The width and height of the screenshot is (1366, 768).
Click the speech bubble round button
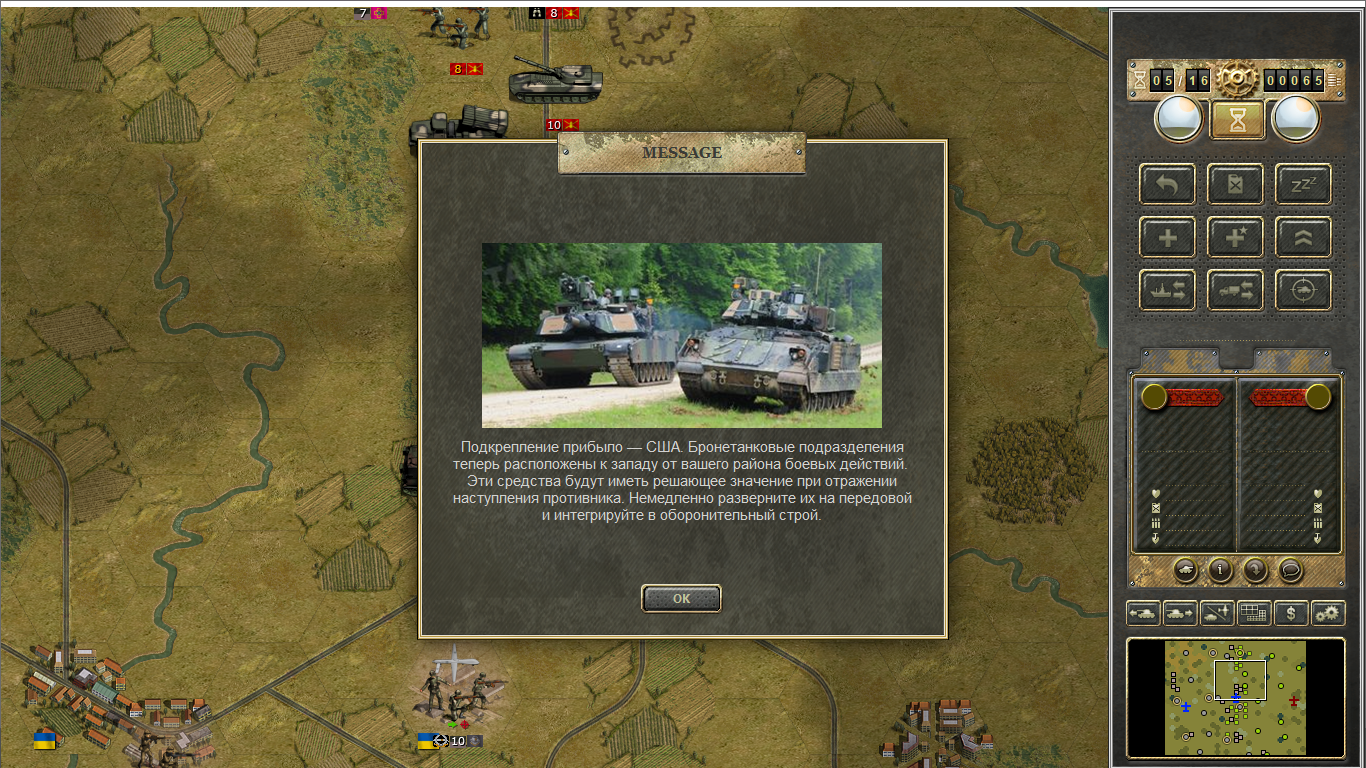tap(1291, 570)
